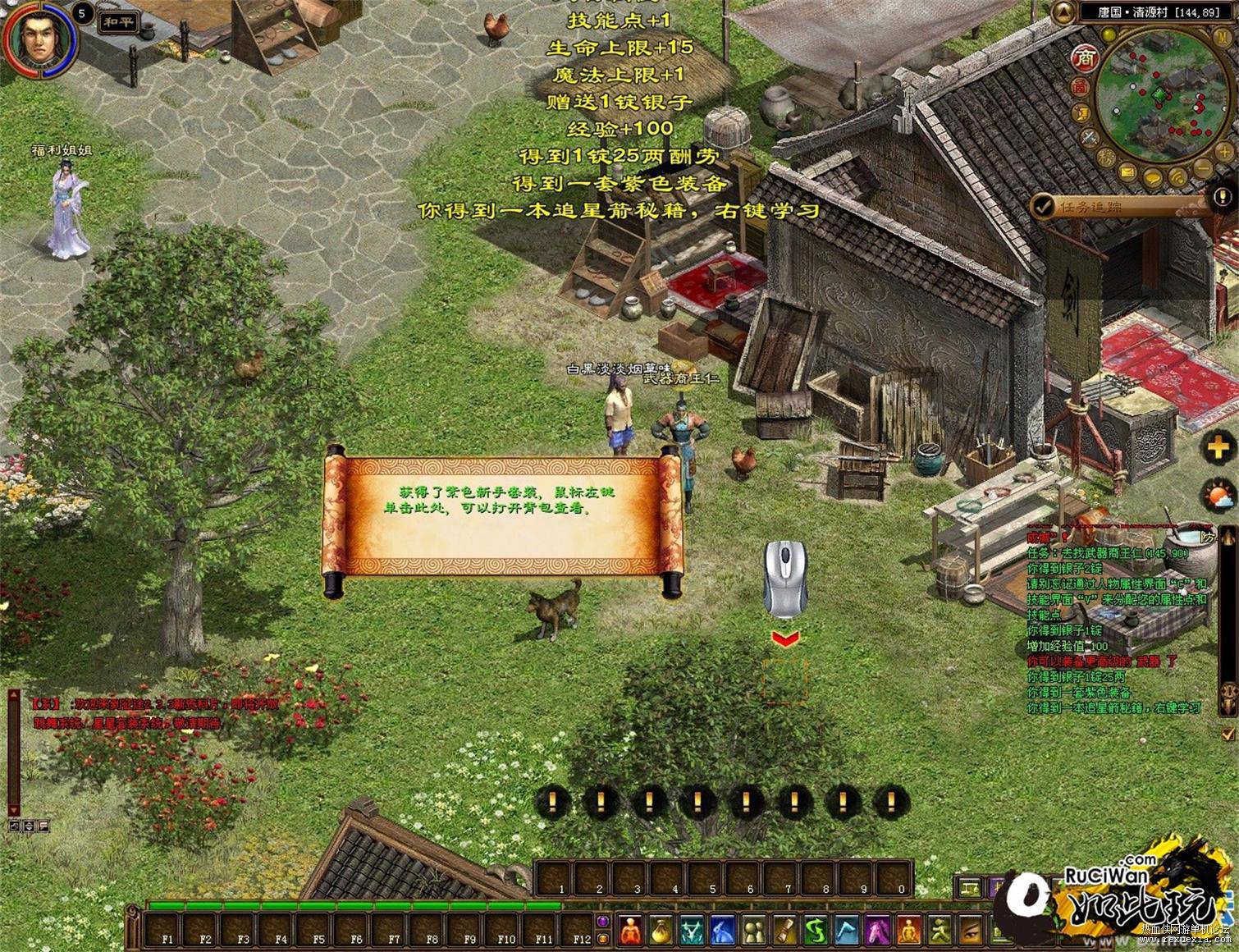Open the 商 merchant icon beside the minimap
The image size is (1239, 952).
[1085, 58]
